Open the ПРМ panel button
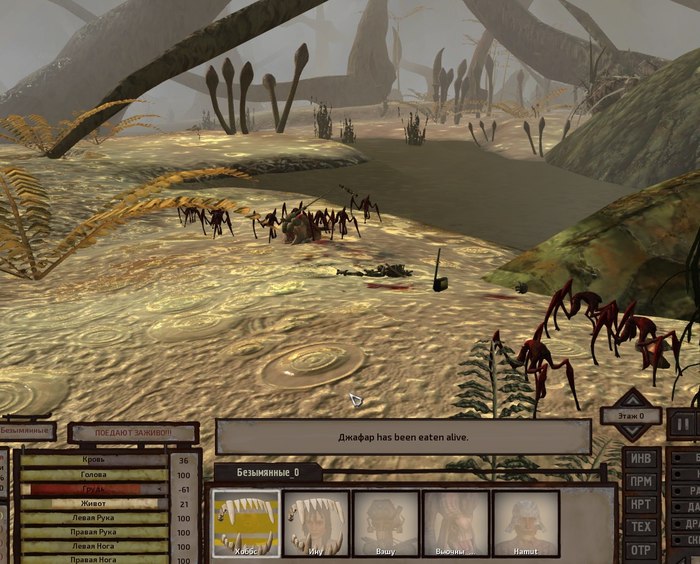The image size is (700, 564). tap(640, 482)
